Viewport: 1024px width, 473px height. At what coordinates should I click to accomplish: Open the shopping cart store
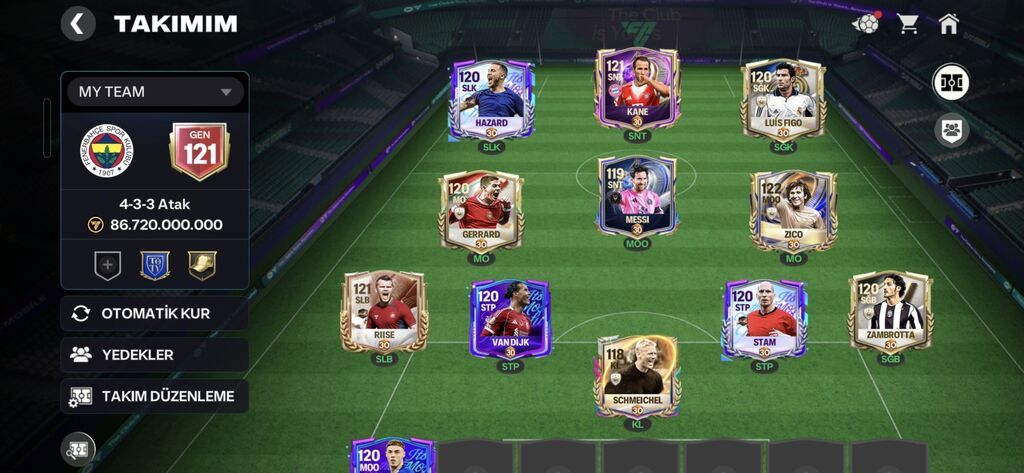click(908, 24)
